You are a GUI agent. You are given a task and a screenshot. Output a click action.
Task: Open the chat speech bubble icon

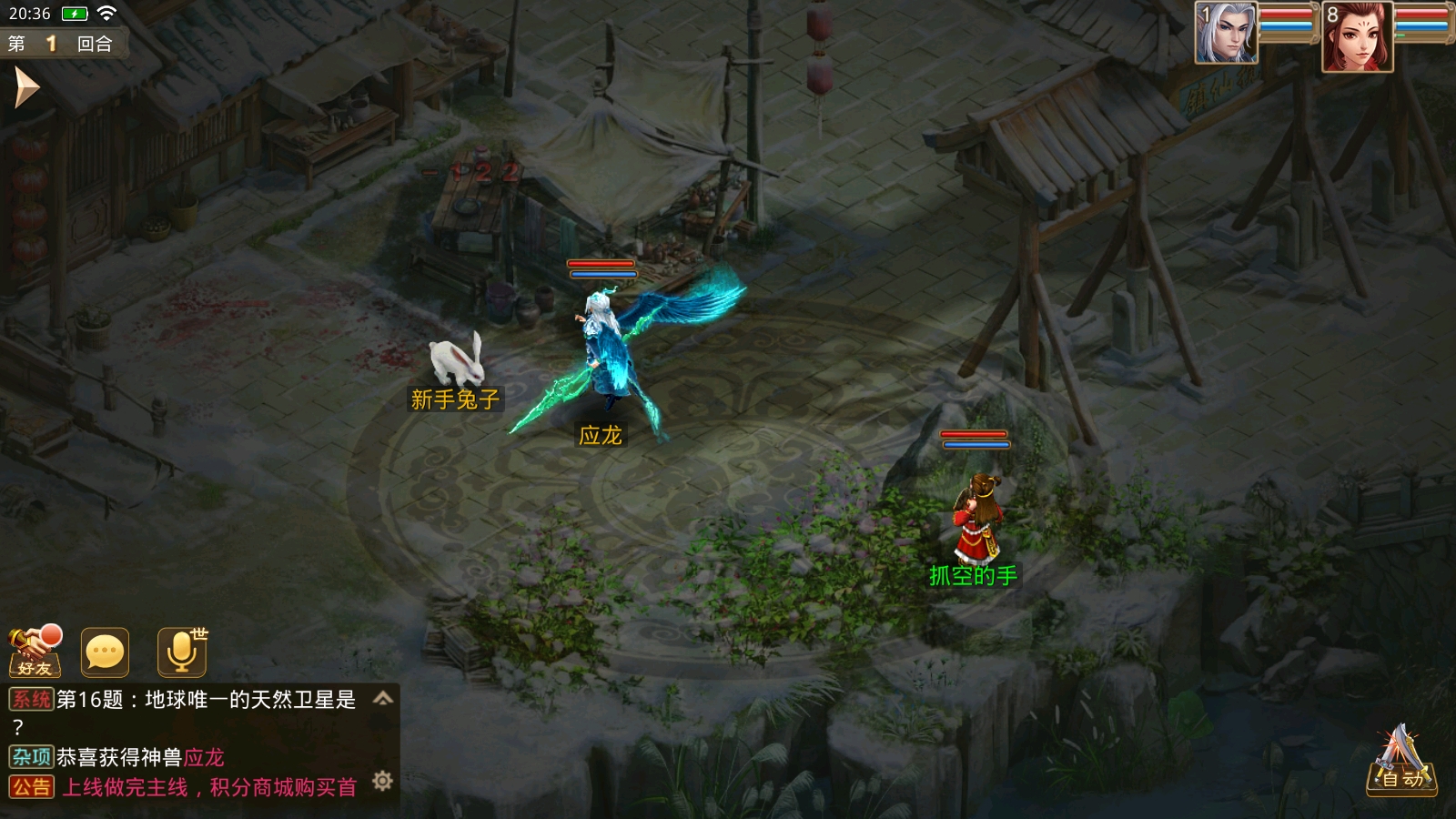[105, 652]
